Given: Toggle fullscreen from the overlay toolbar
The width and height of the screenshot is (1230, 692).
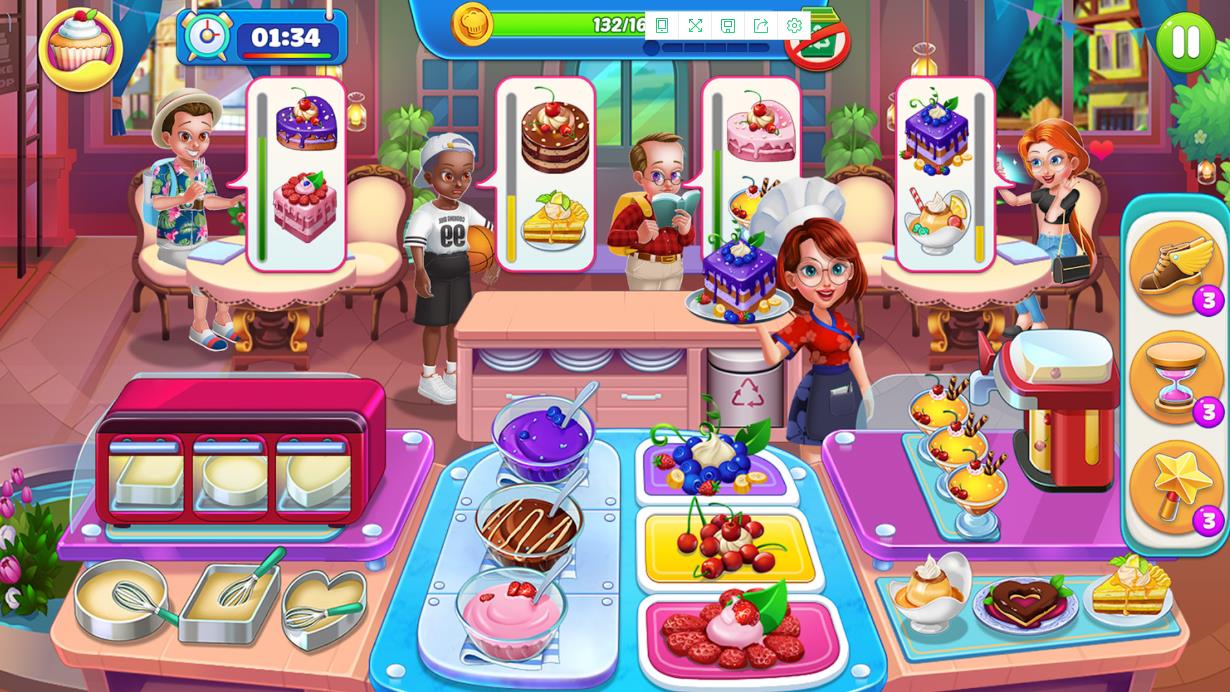Looking at the screenshot, I should tap(695, 26).
